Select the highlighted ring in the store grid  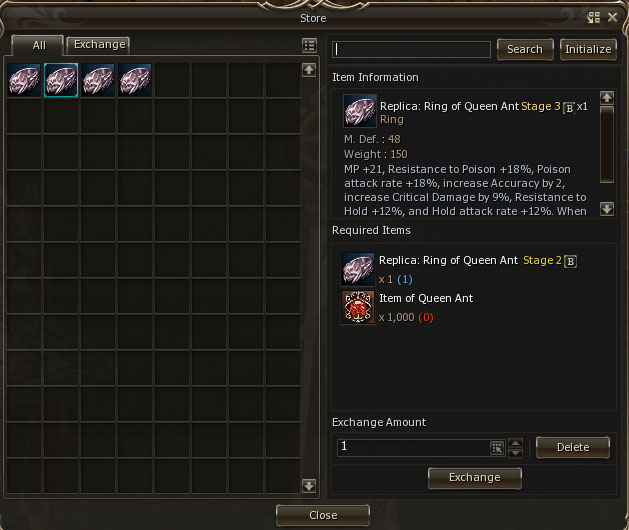pos(61,81)
